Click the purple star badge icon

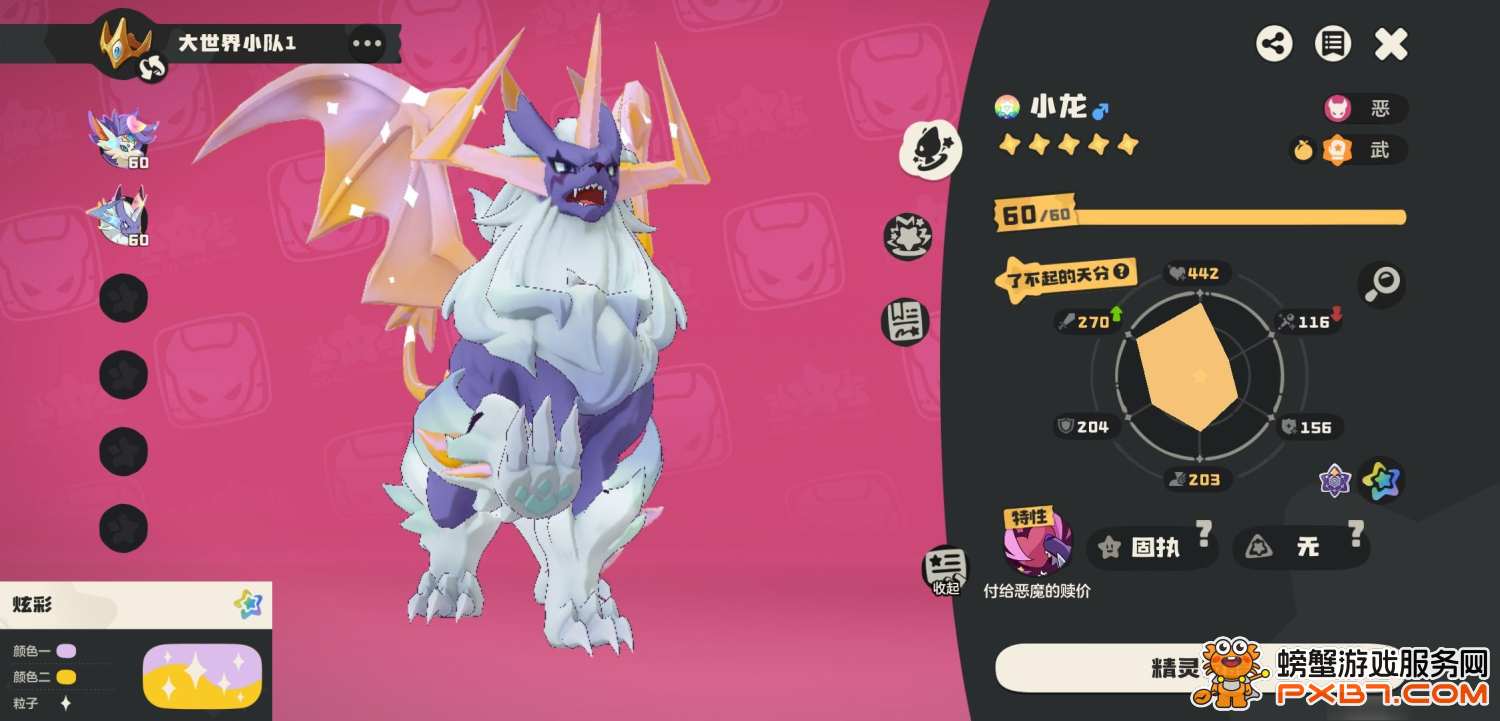1335,481
